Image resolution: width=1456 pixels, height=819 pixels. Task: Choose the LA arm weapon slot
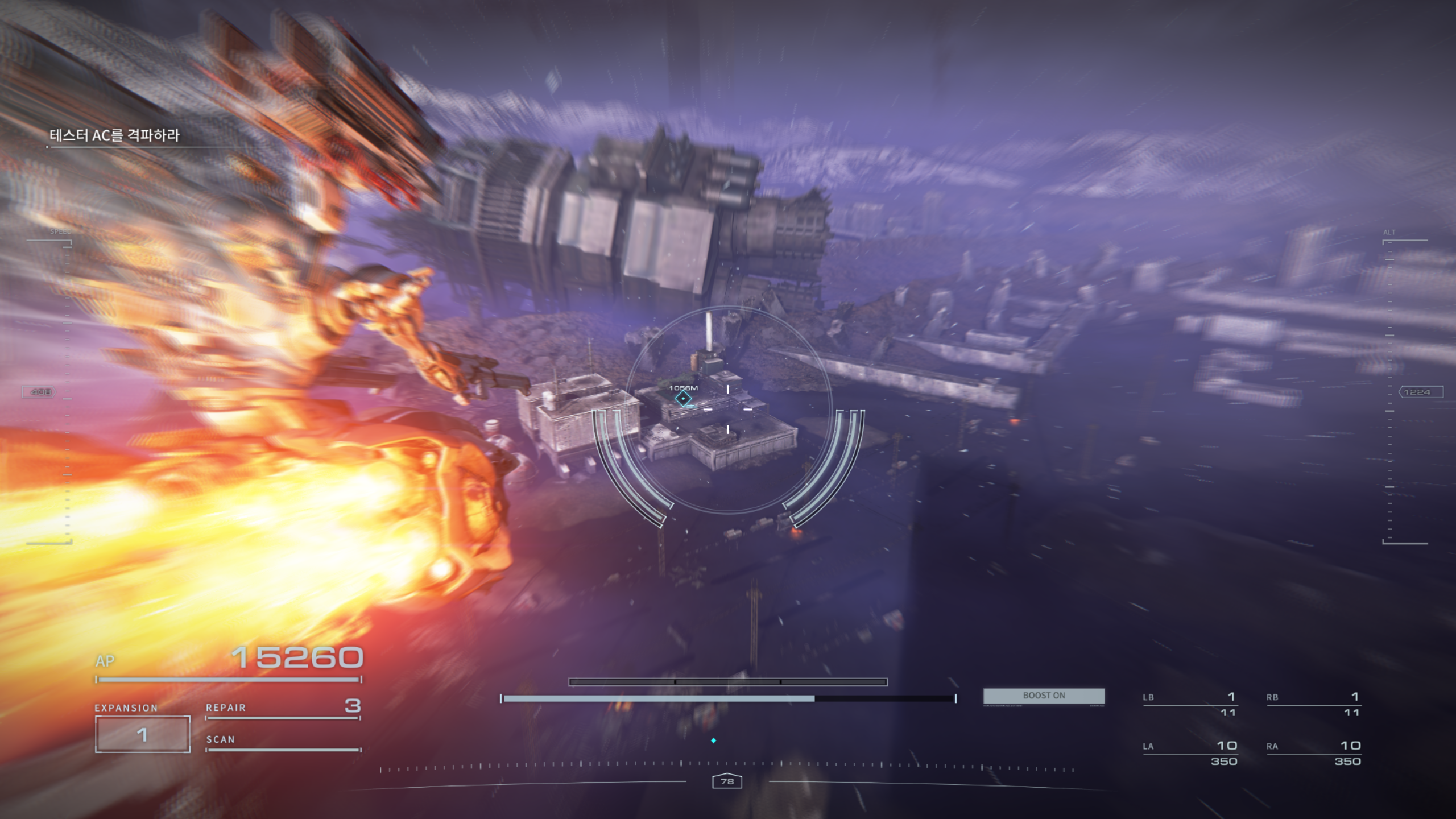pos(1189,752)
